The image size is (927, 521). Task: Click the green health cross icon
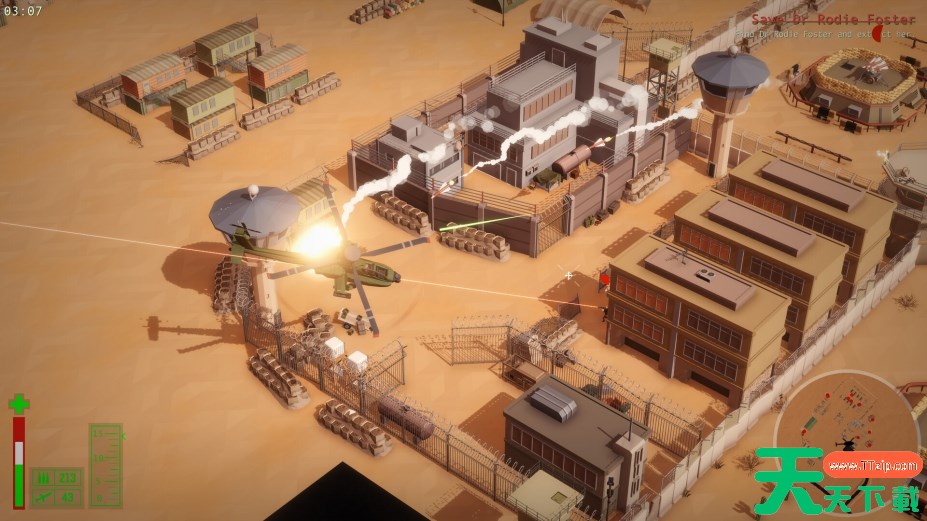[18, 404]
